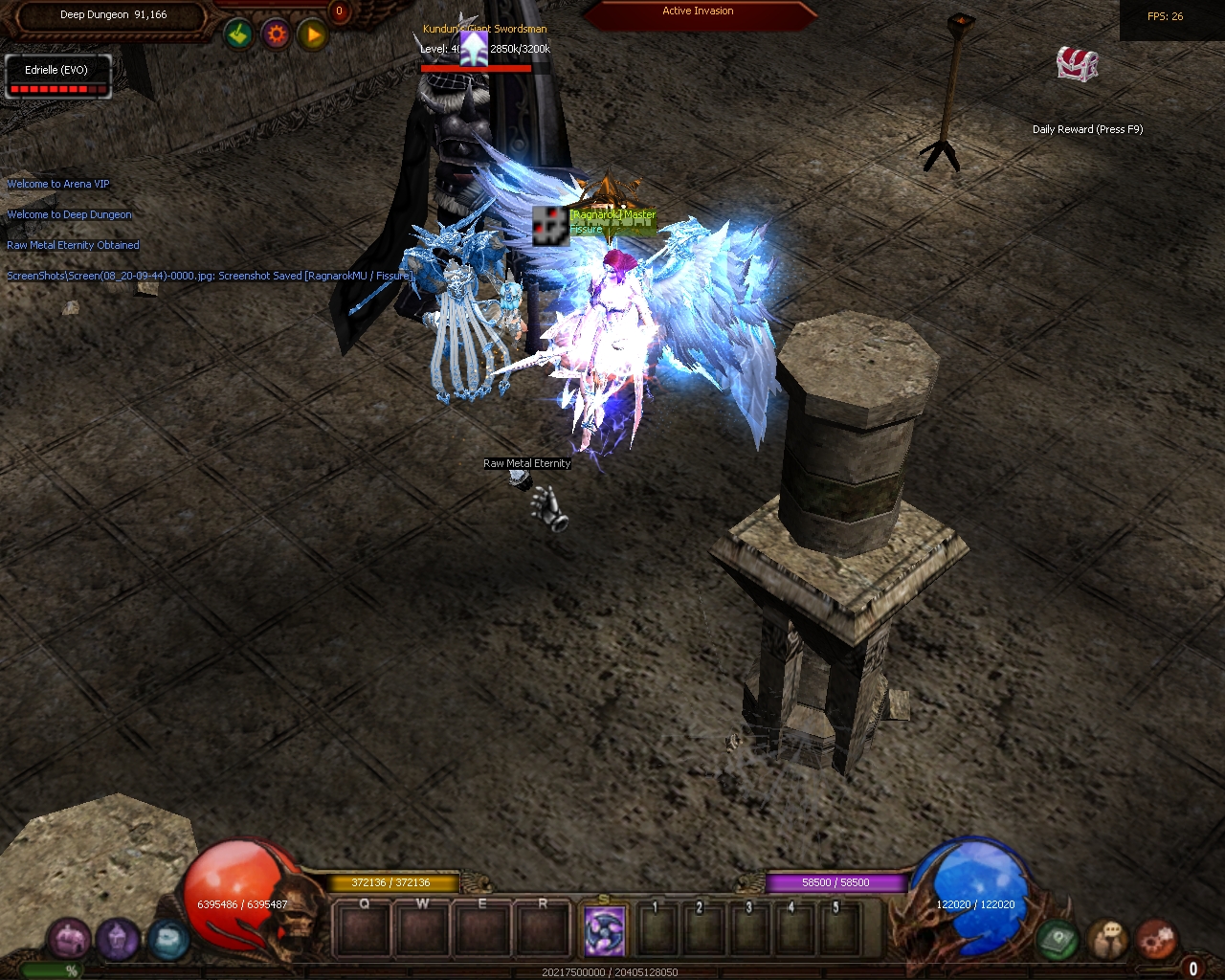Screen dimensions: 1225x980
Task: Open the green help book icon
Action: pos(1058,939)
